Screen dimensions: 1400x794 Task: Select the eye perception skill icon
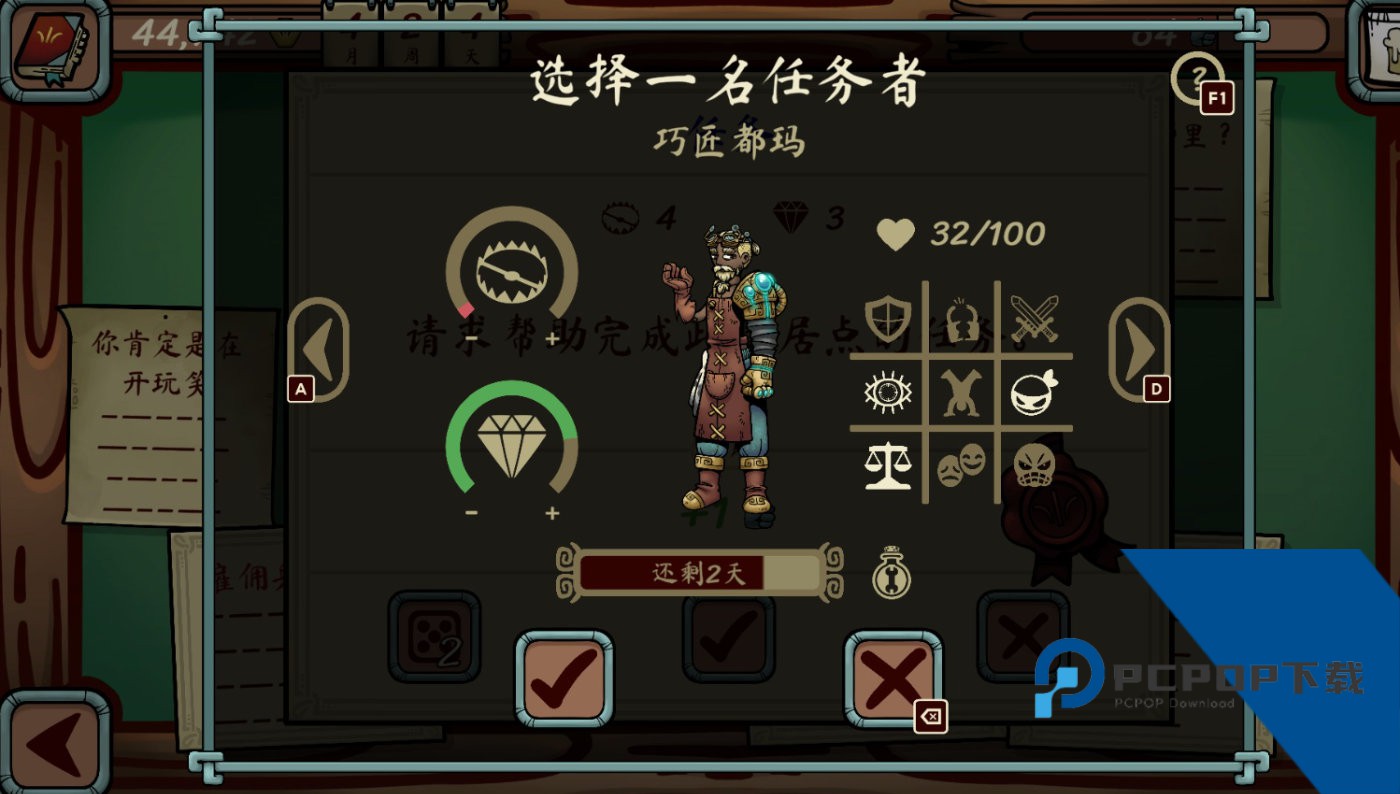click(x=885, y=391)
